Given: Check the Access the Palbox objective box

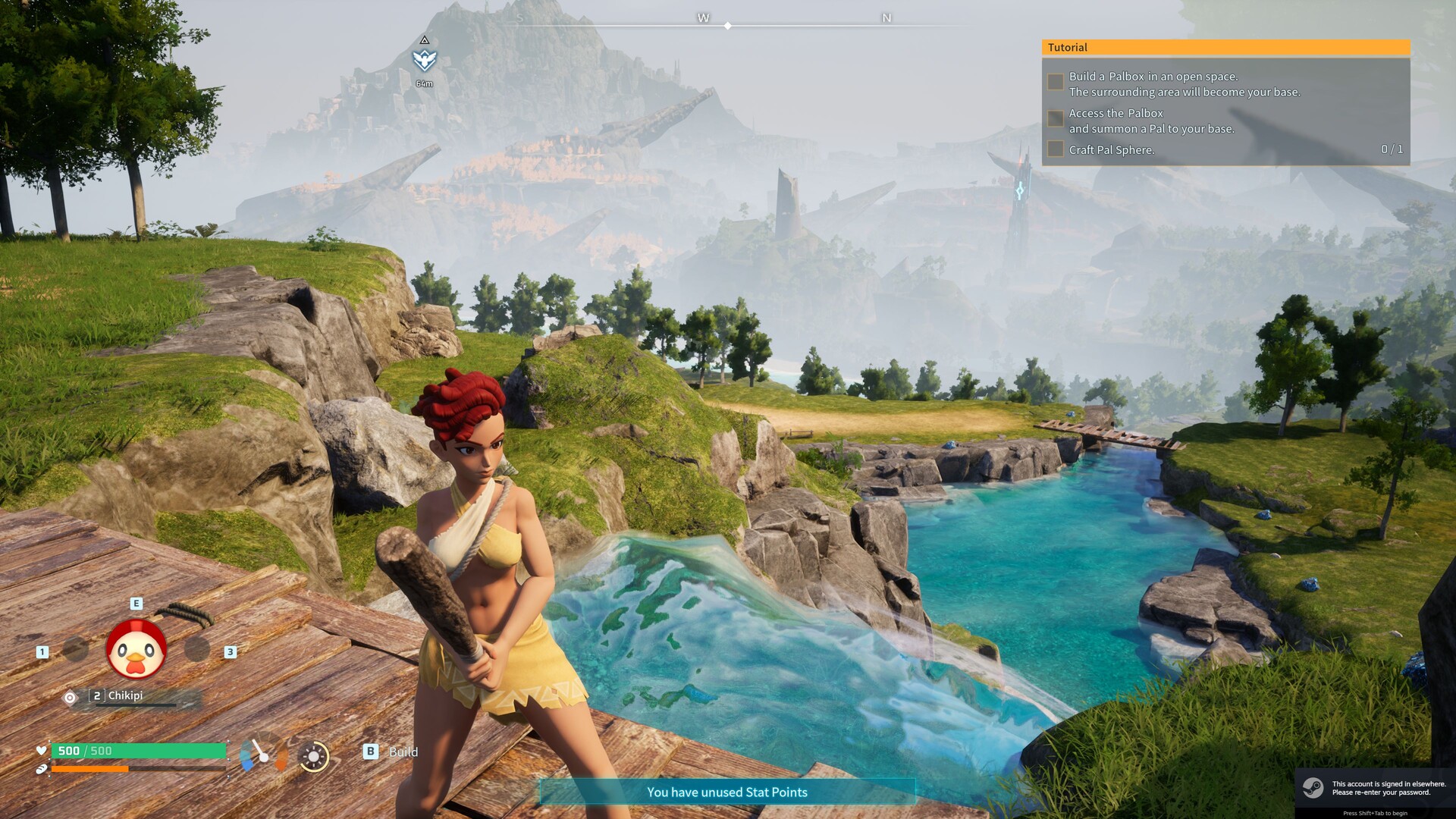Looking at the screenshot, I should click(1055, 118).
